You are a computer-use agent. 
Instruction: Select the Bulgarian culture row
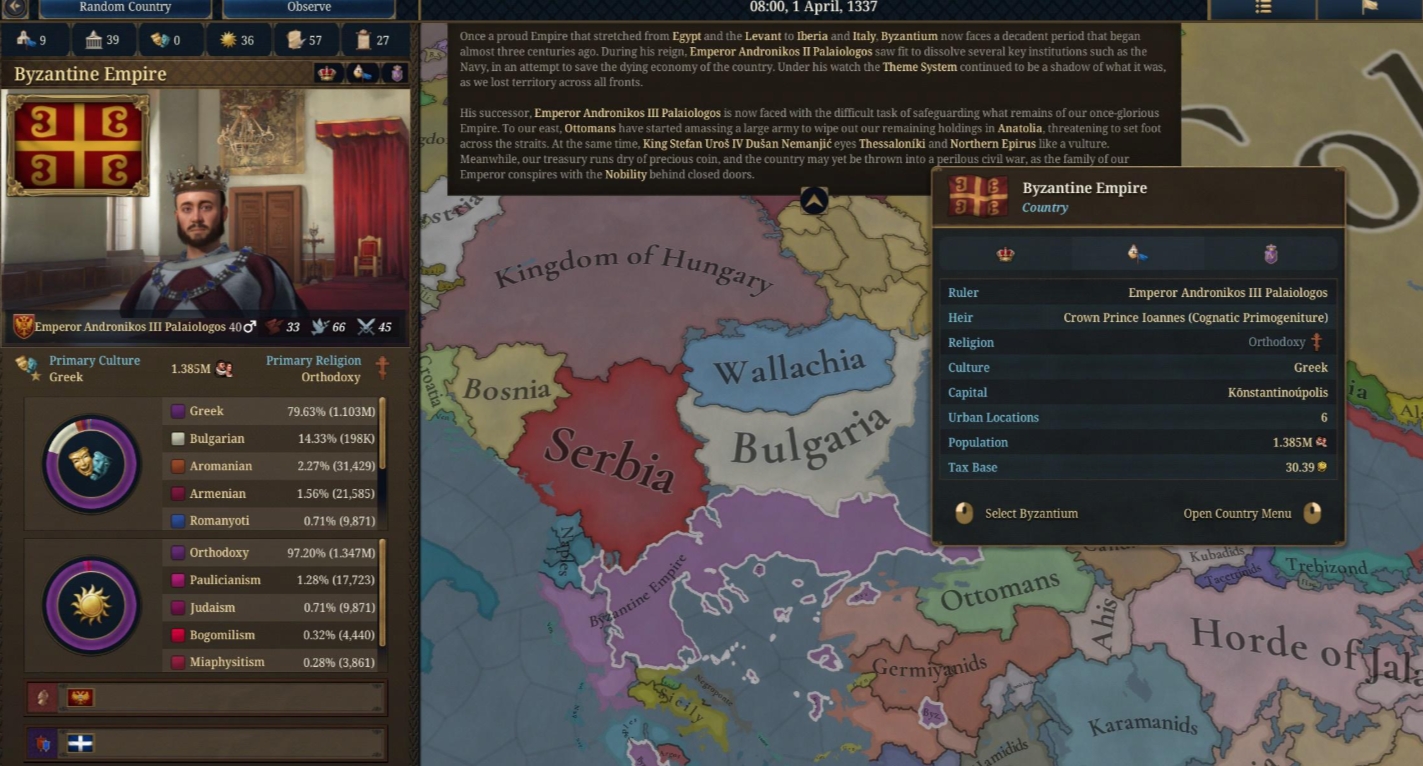coord(270,439)
